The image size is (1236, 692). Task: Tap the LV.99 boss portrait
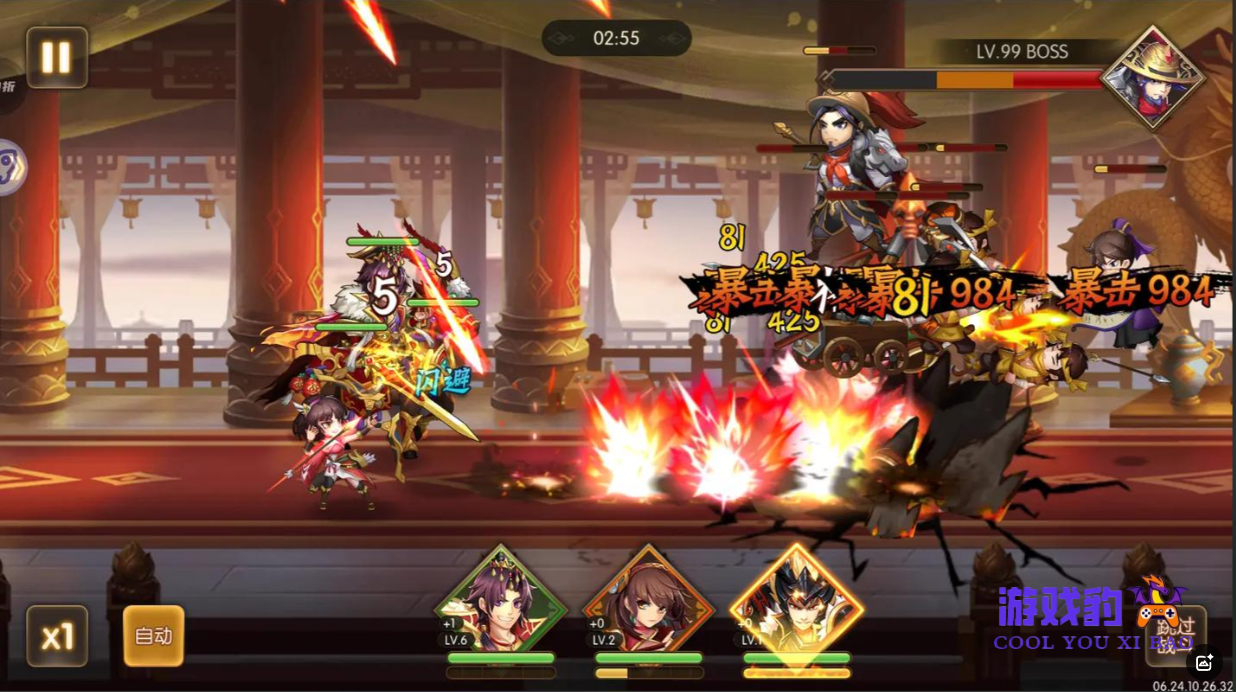coord(1152,77)
